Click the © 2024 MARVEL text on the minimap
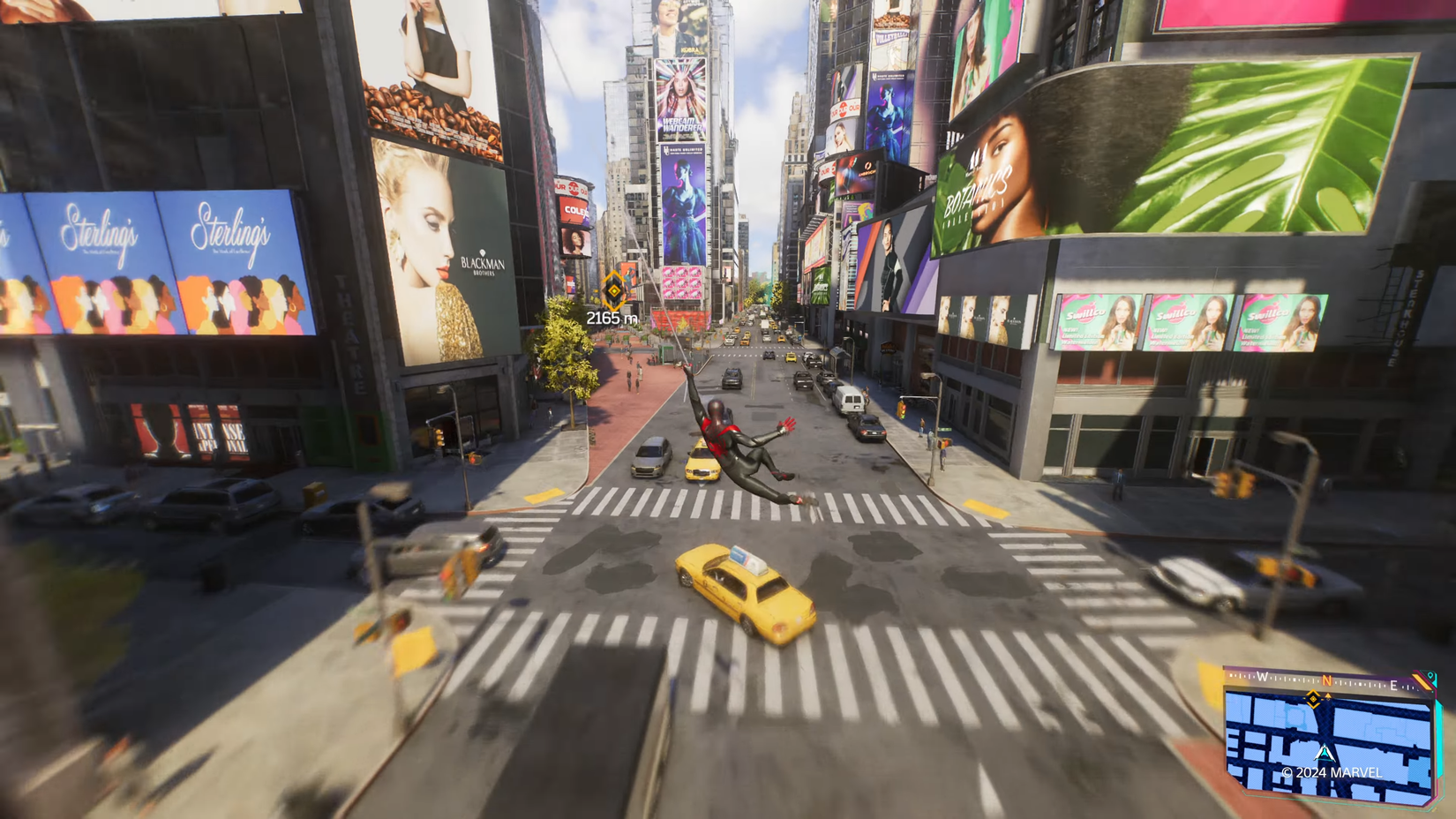1456x819 pixels. click(x=1332, y=771)
